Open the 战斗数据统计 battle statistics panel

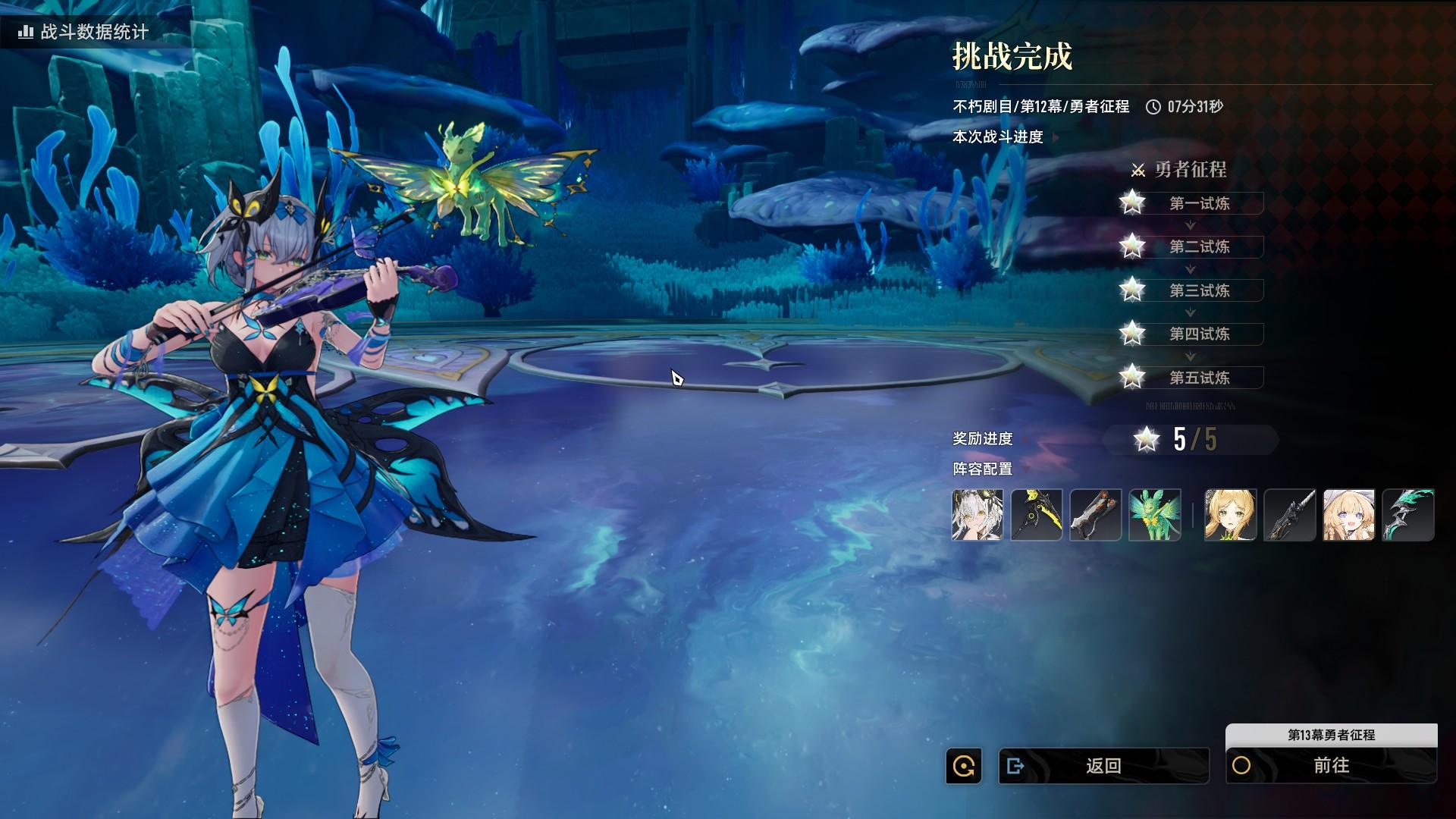[x=85, y=32]
